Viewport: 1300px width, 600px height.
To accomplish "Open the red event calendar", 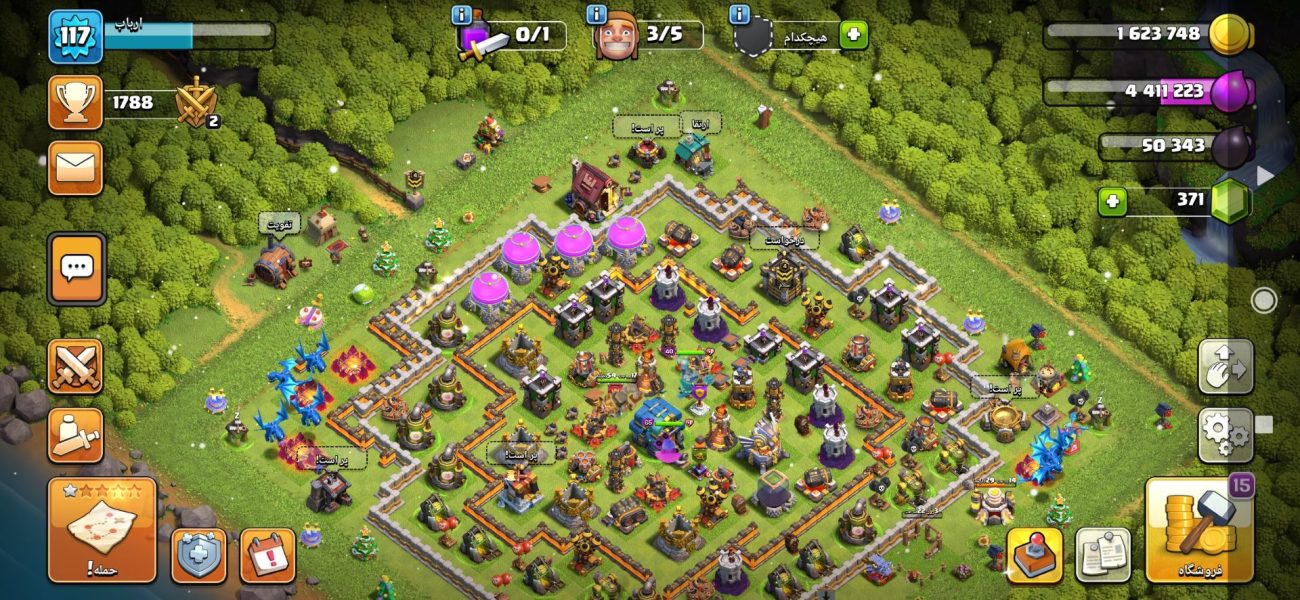I will [x=267, y=555].
